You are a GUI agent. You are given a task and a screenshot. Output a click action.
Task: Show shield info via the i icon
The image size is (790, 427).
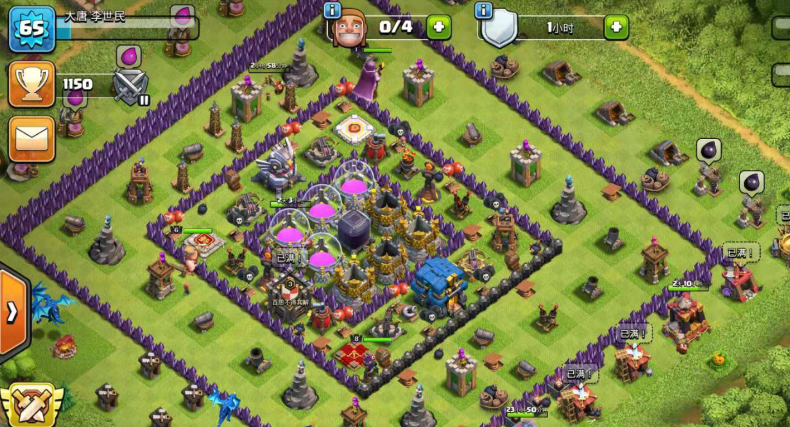coord(485,10)
